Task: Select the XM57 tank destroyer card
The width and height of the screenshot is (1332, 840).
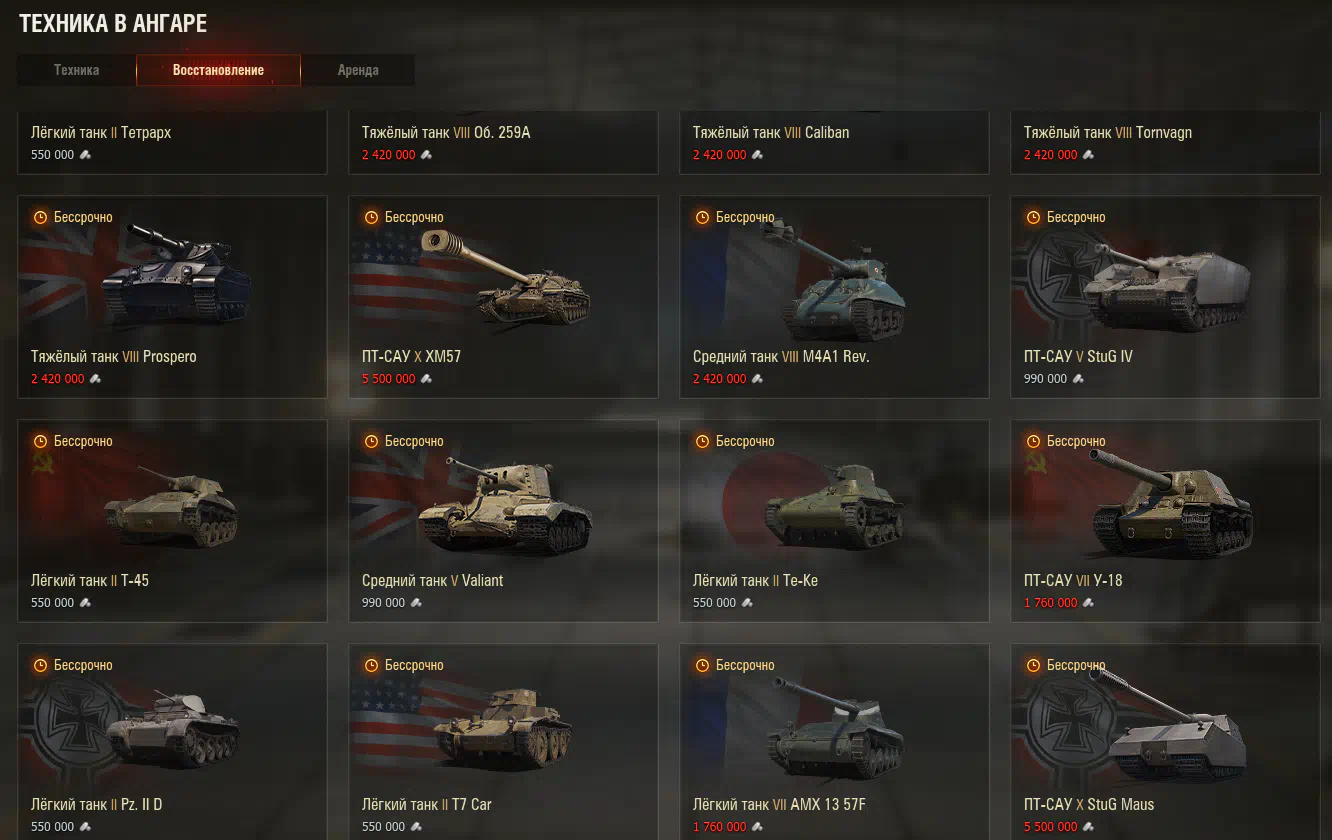Action: [x=503, y=296]
